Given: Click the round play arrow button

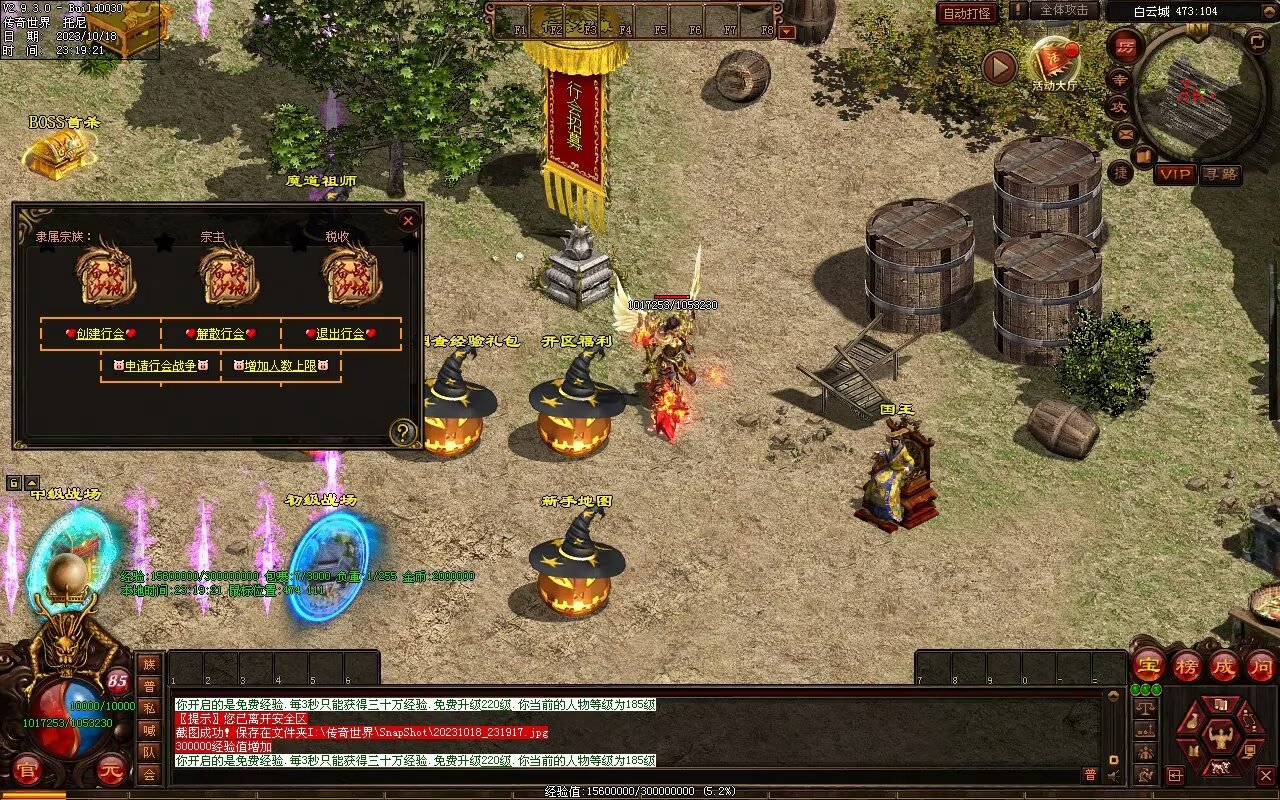Looking at the screenshot, I should coord(999,67).
